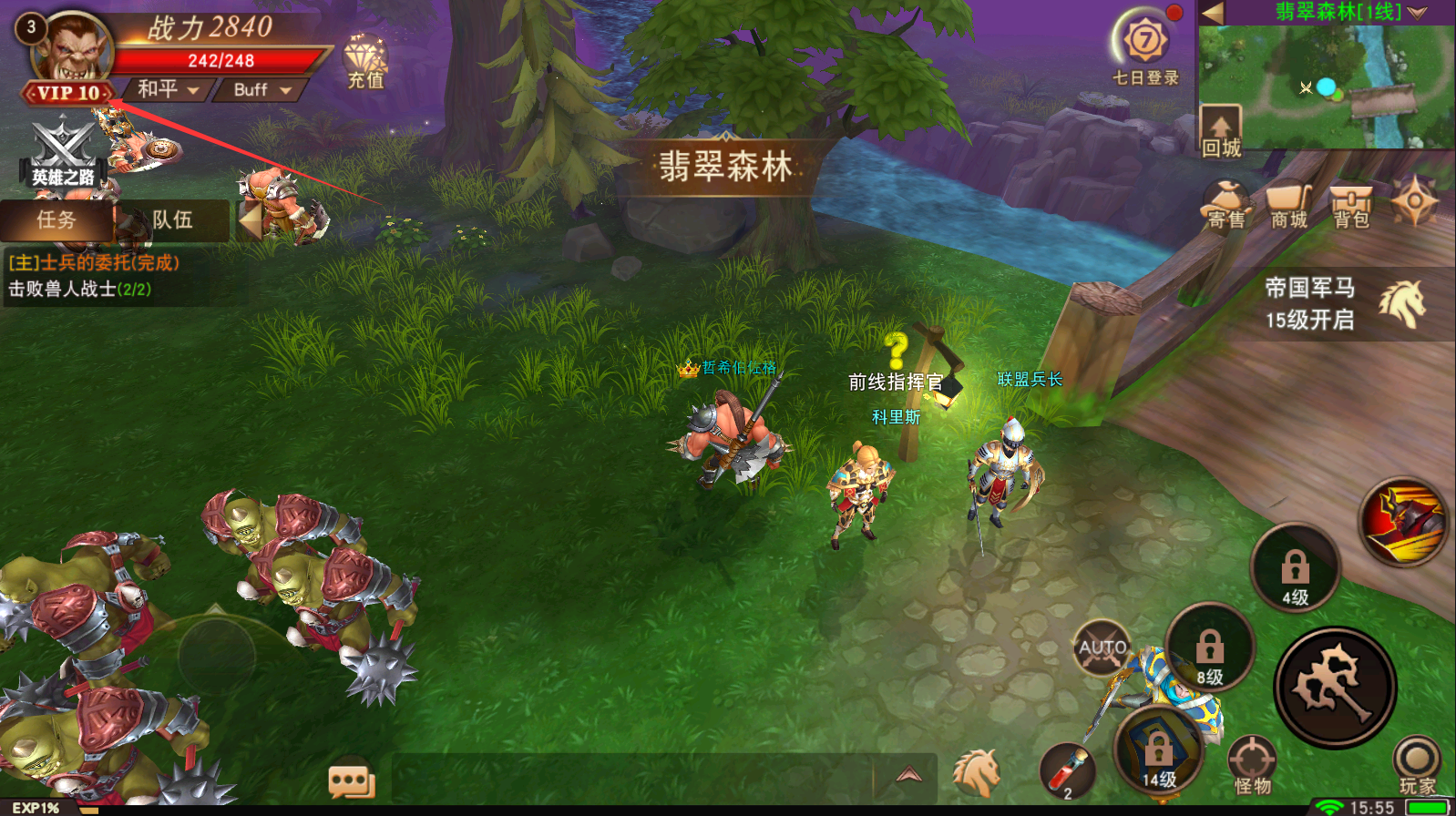Activate the red warrior skill icon
The height and width of the screenshot is (816, 1456).
[x=1403, y=521]
